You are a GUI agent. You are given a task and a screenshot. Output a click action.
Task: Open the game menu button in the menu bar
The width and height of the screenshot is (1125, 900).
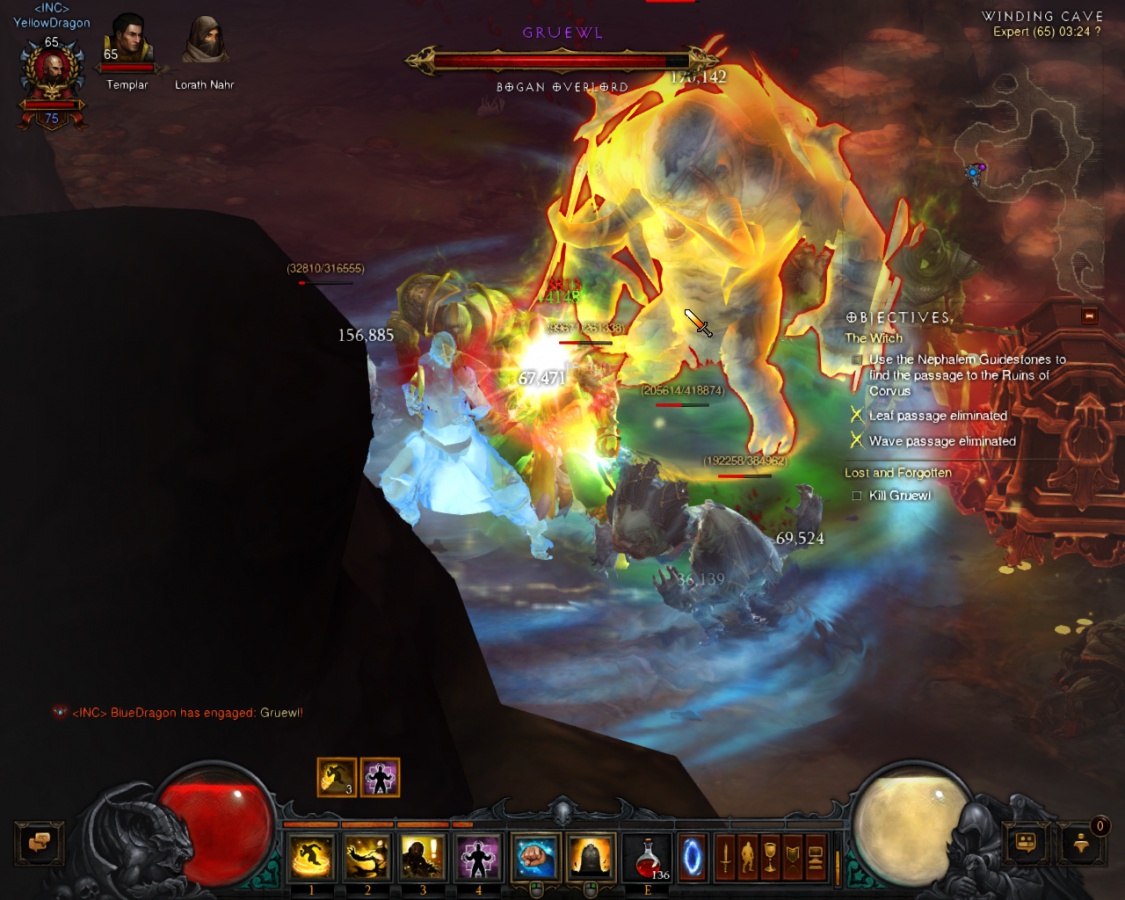click(x=817, y=857)
